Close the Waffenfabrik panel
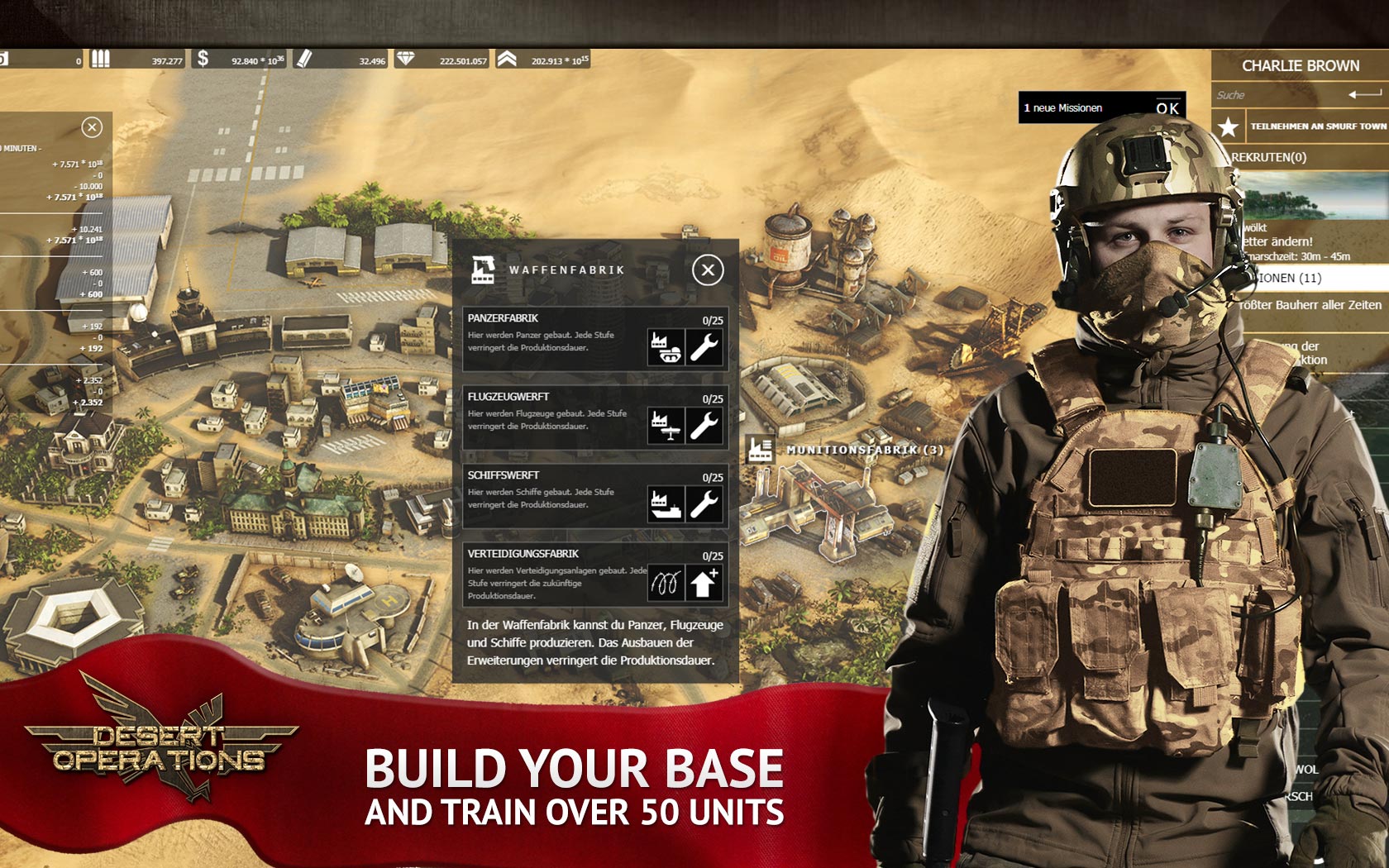Screen dimensions: 1389x868 coord(708,270)
